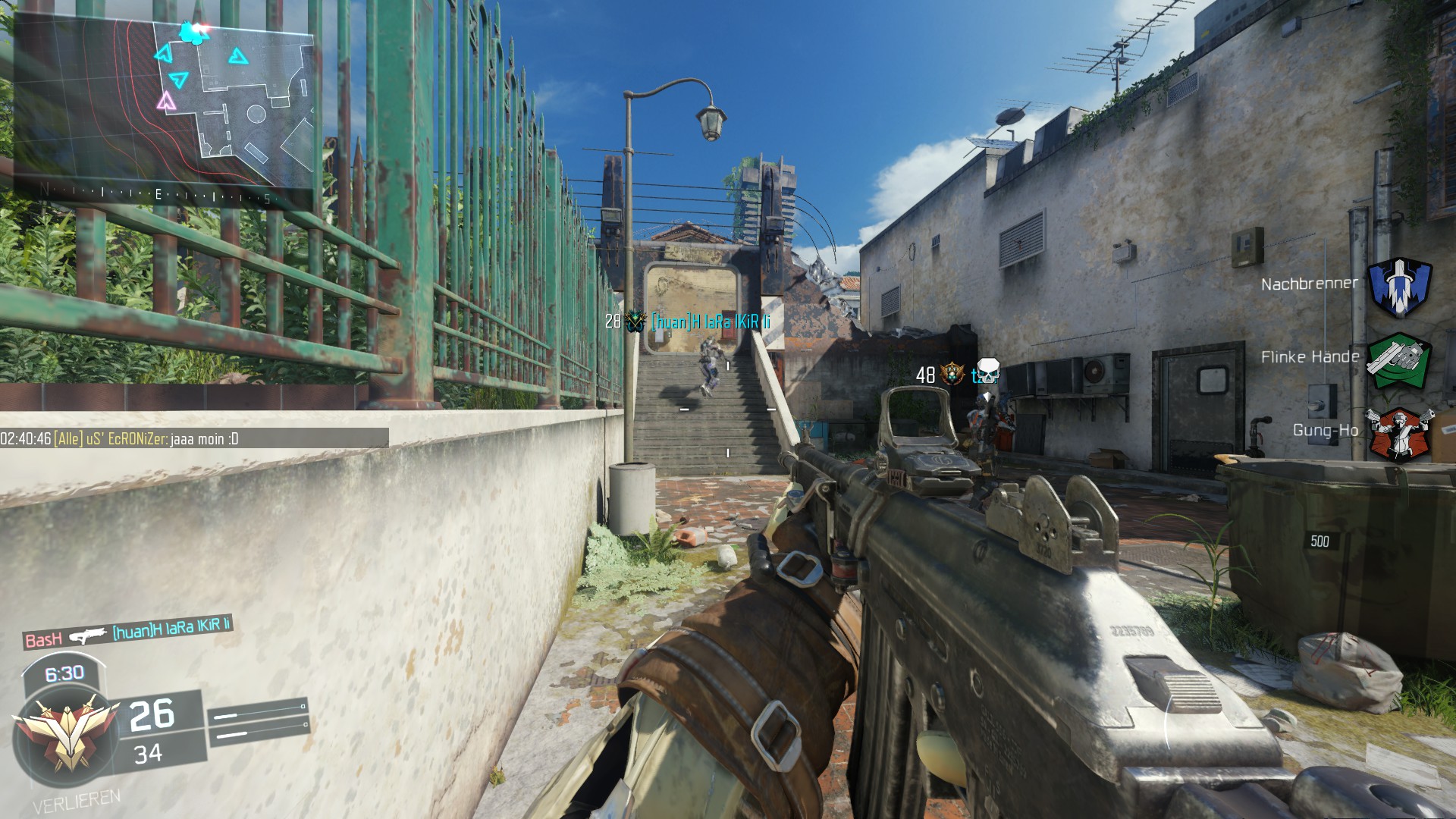Select the Nachbrenner perk icon
Screen dimensions: 1456x819
click(1399, 286)
